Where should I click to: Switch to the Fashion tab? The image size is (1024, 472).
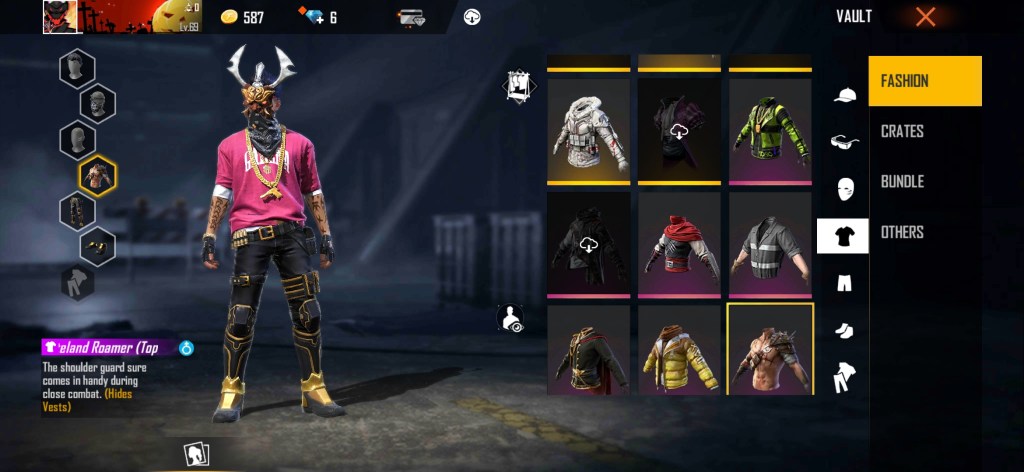click(925, 81)
